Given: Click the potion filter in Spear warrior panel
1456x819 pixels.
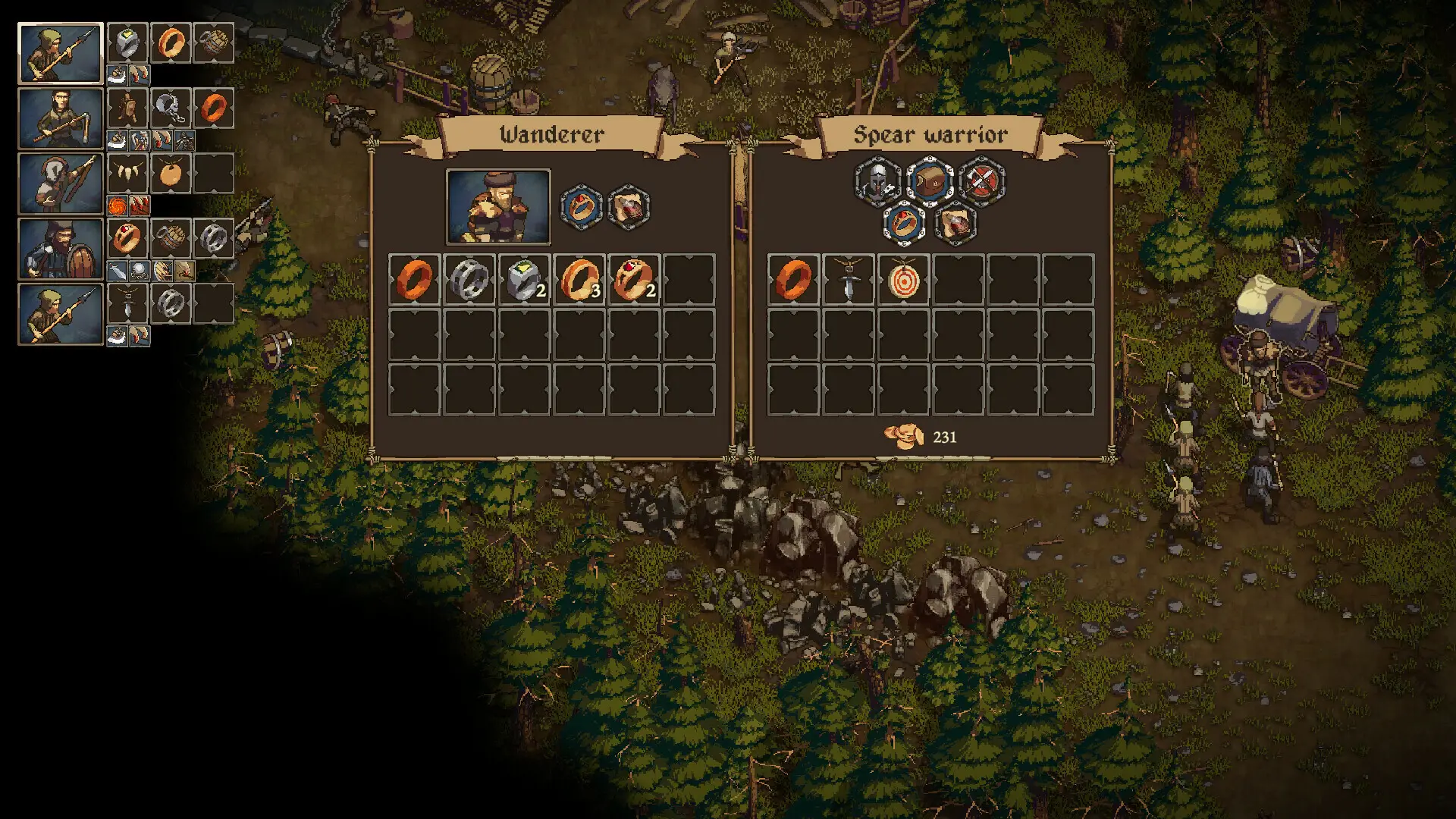Looking at the screenshot, I should 955,224.
